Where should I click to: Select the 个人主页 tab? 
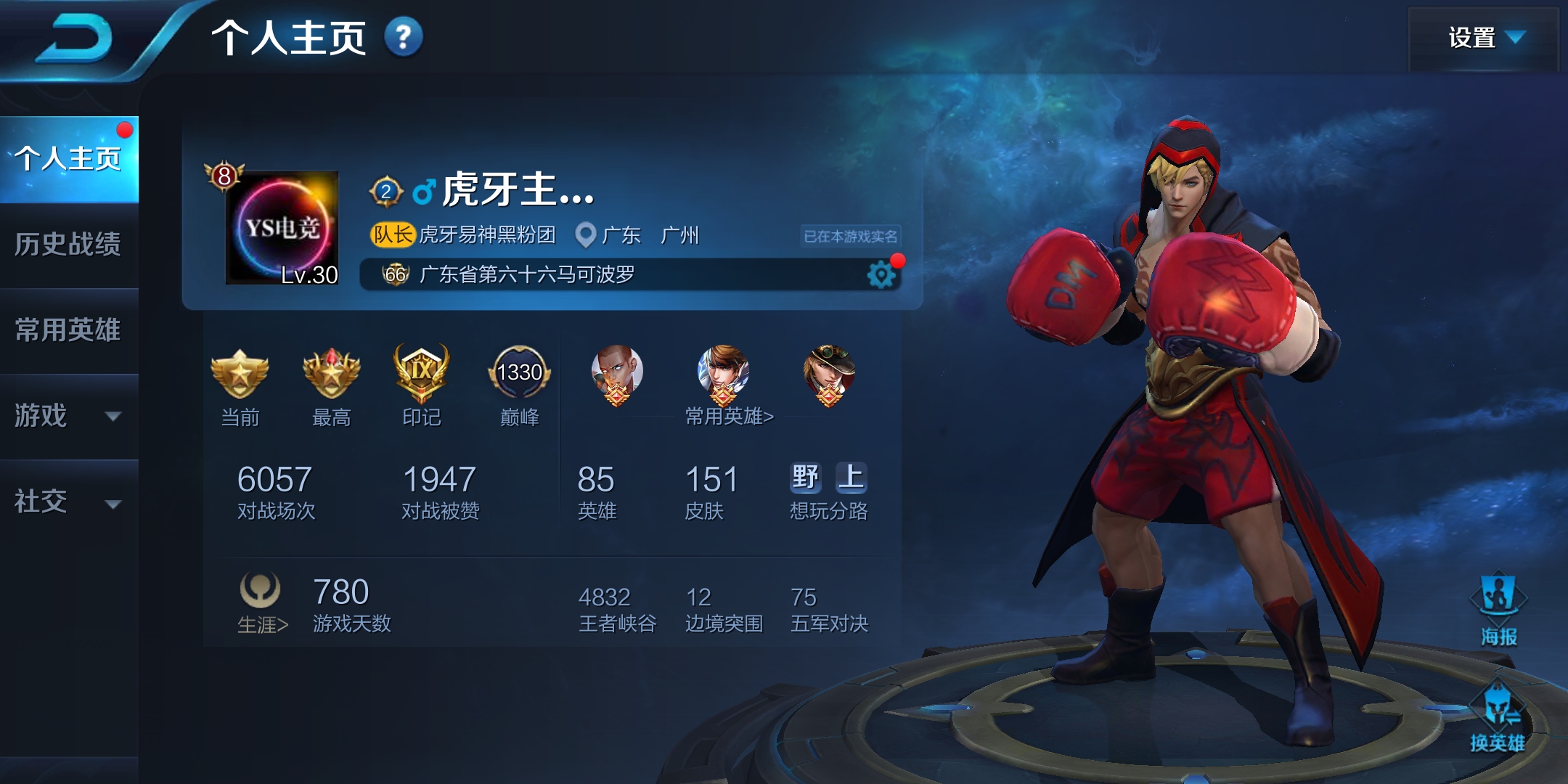click(69, 159)
